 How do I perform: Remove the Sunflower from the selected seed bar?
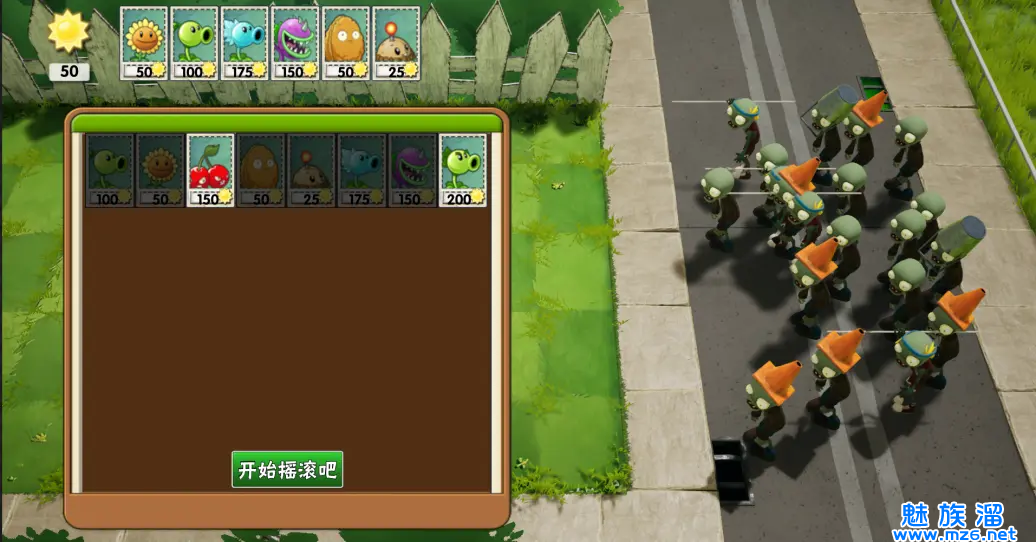(x=145, y=43)
